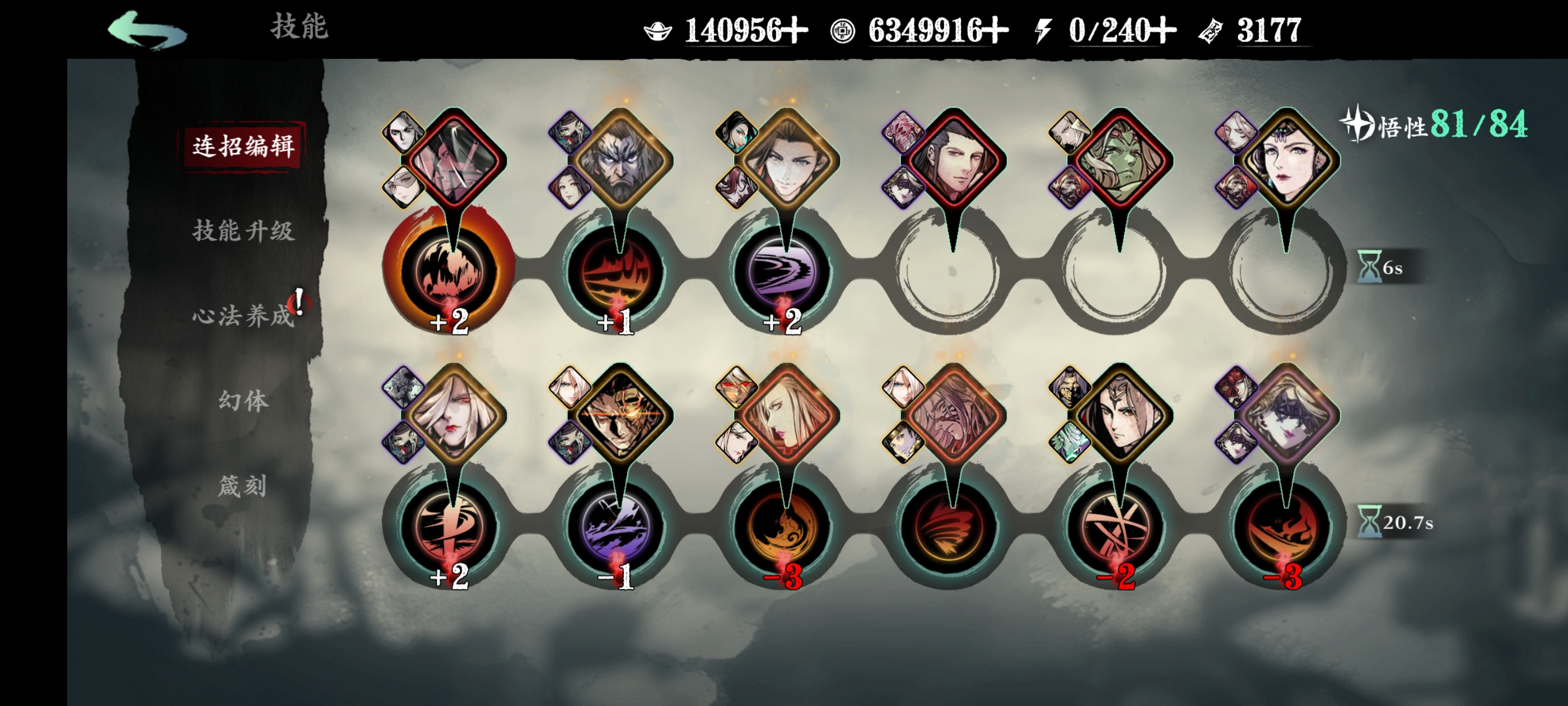Select the 幻体 tab
1568x706 pixels.
[243, 401]
